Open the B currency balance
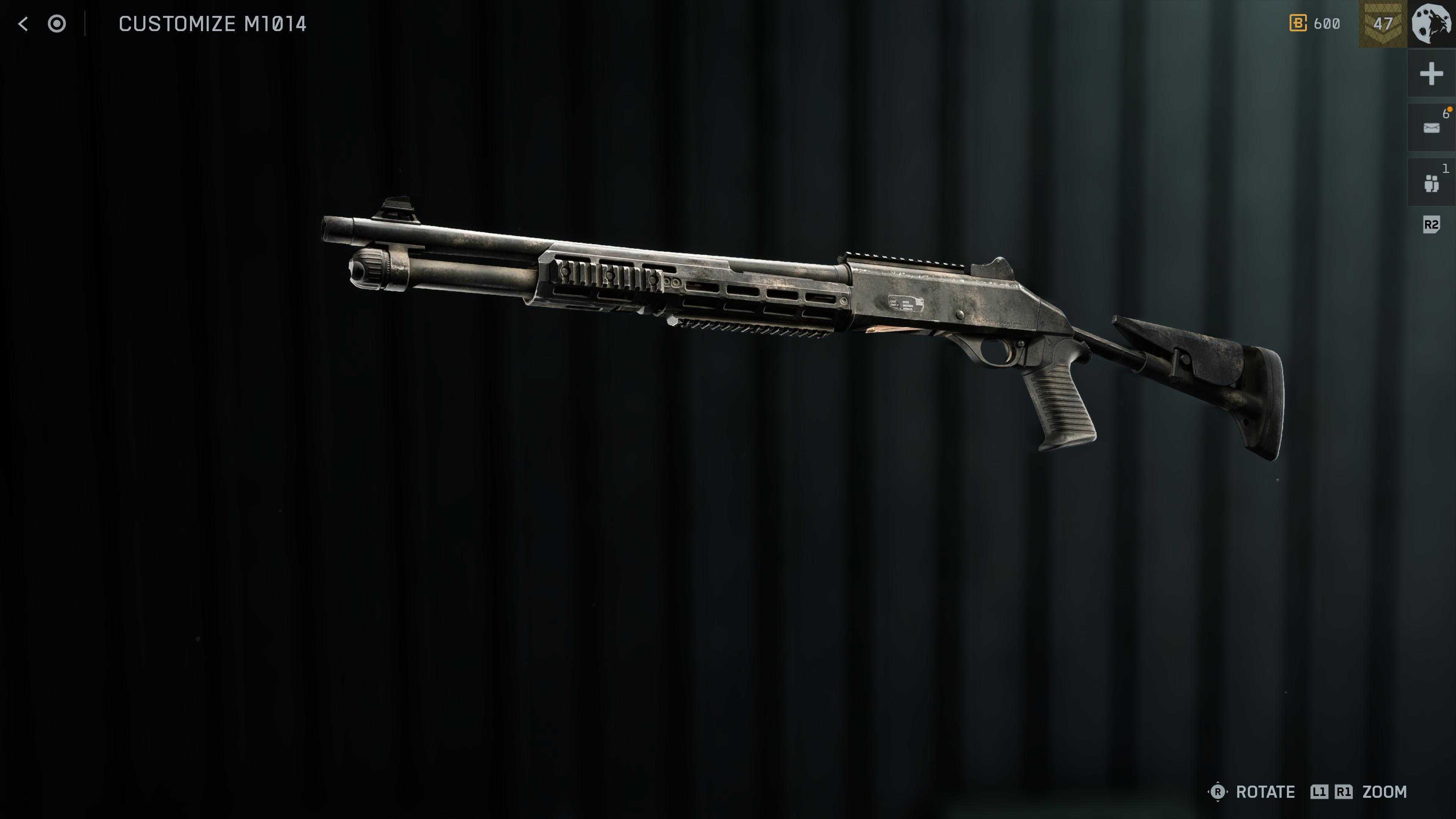This screenshot has height=819, width=1456. click(1315, 24)
